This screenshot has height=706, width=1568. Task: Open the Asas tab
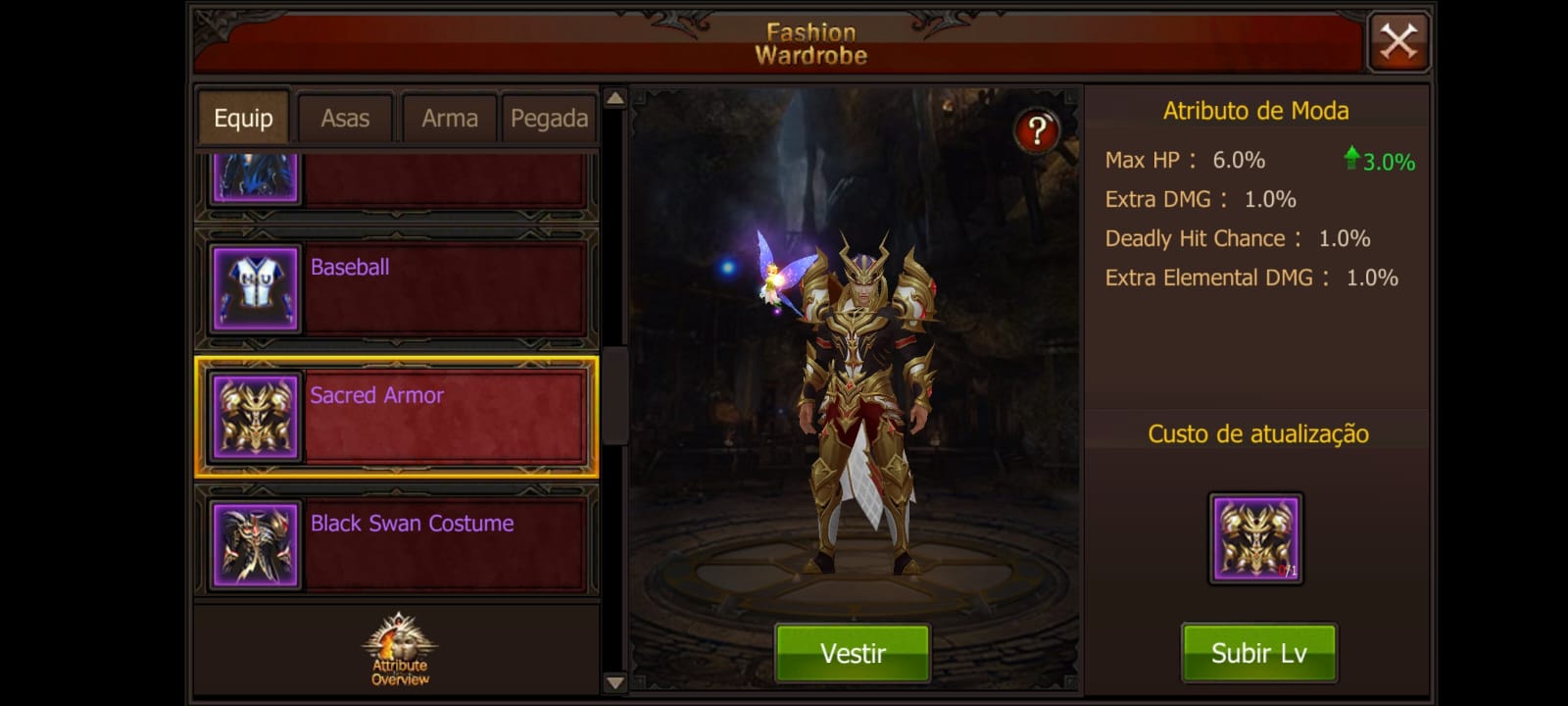point(345,119)
